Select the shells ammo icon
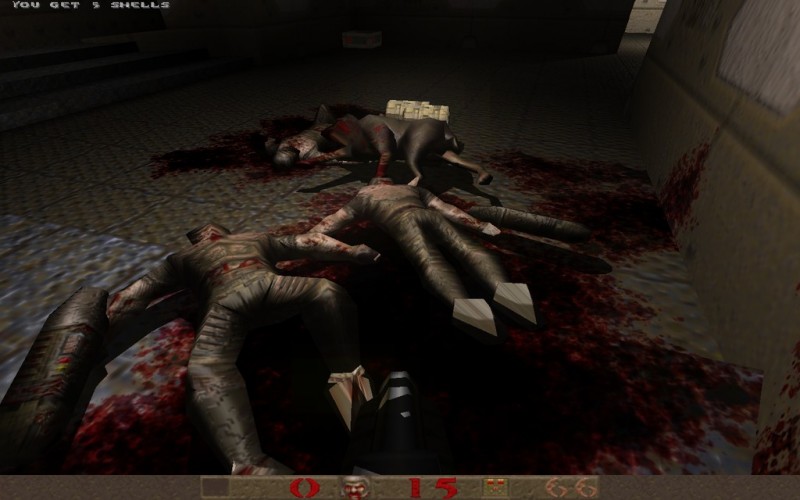 coord(492,488)
